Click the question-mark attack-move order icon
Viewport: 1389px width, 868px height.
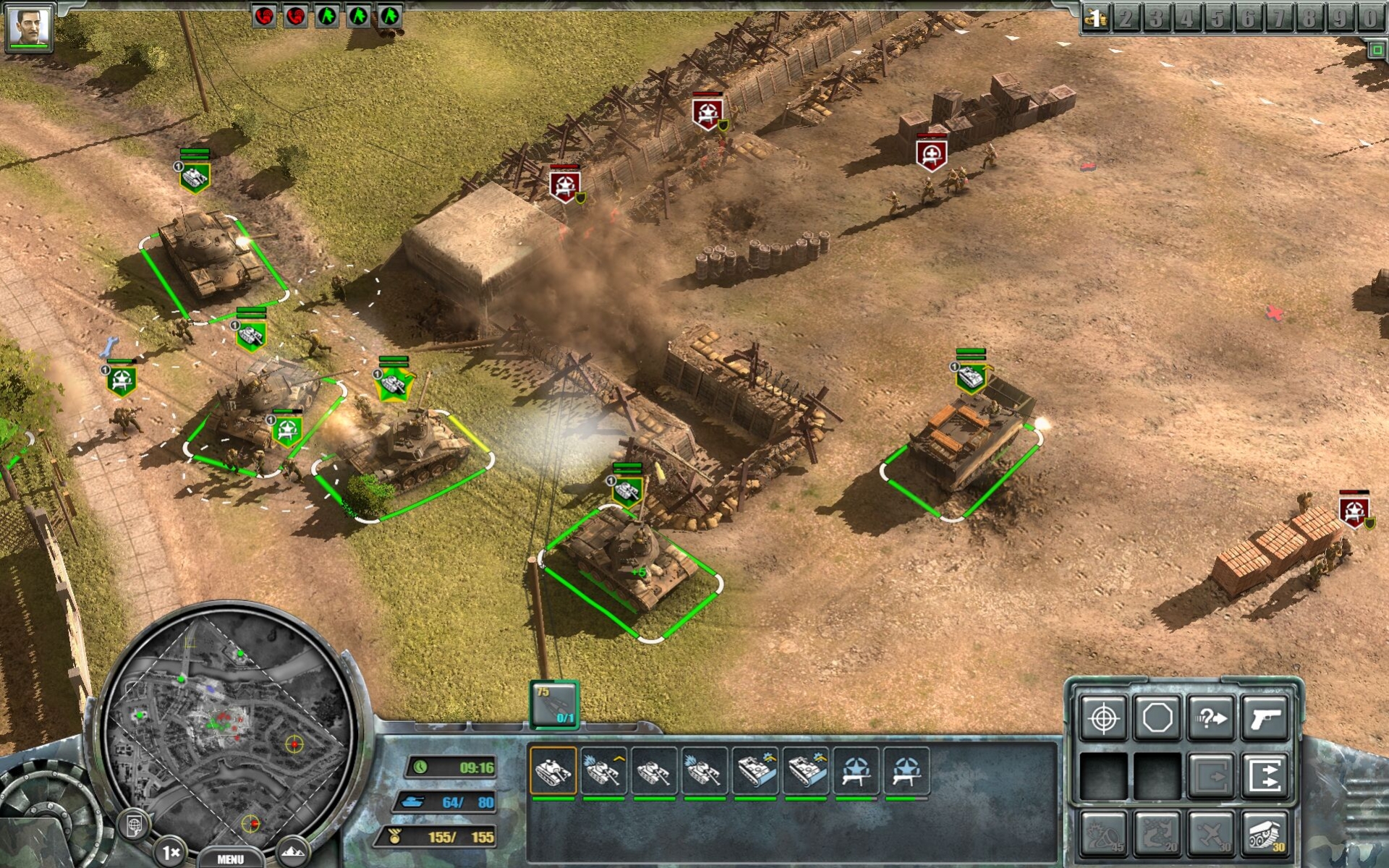(x=1211, y=718)
